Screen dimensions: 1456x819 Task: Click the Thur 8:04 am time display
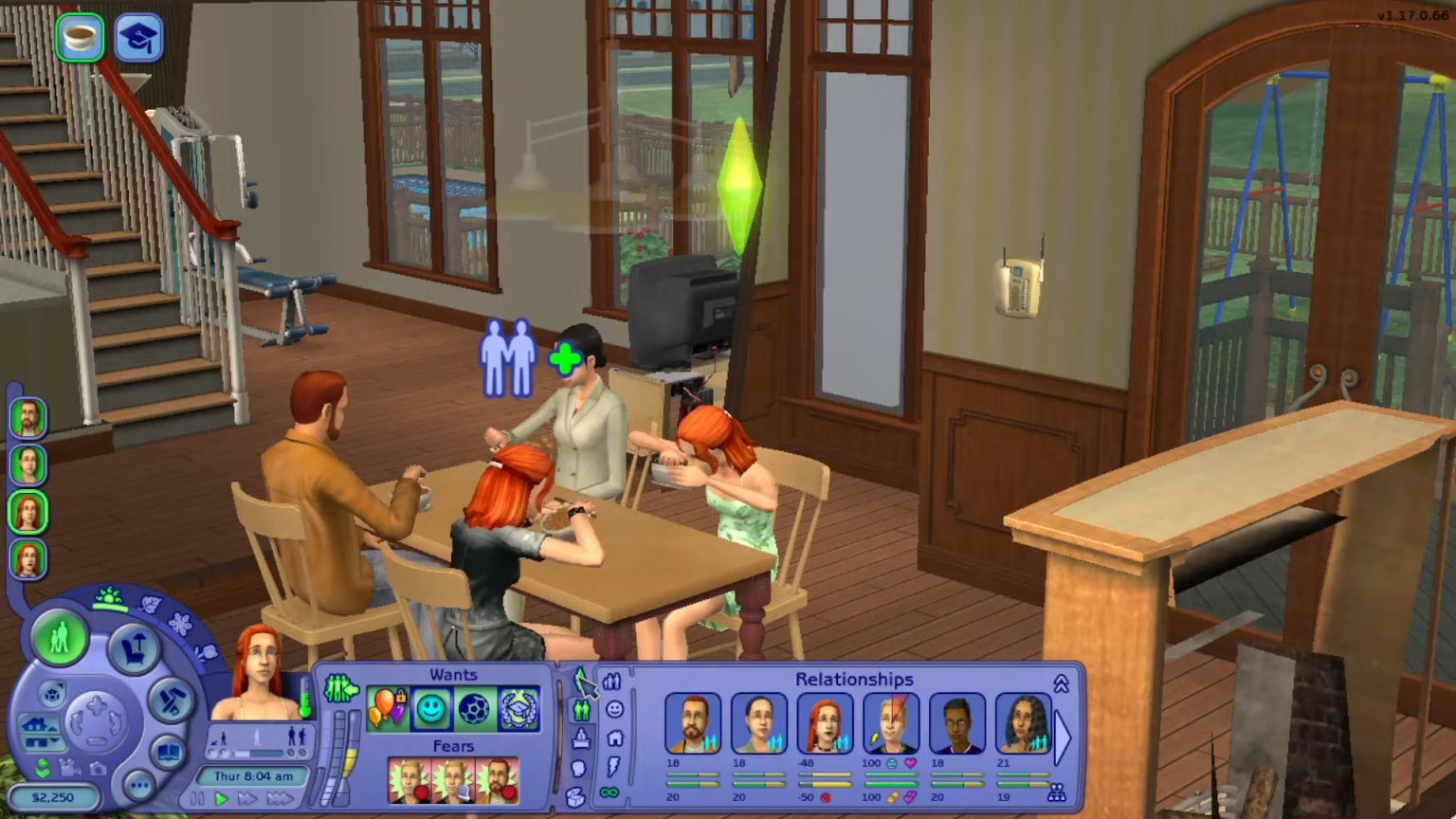click(x=254, y=775)
